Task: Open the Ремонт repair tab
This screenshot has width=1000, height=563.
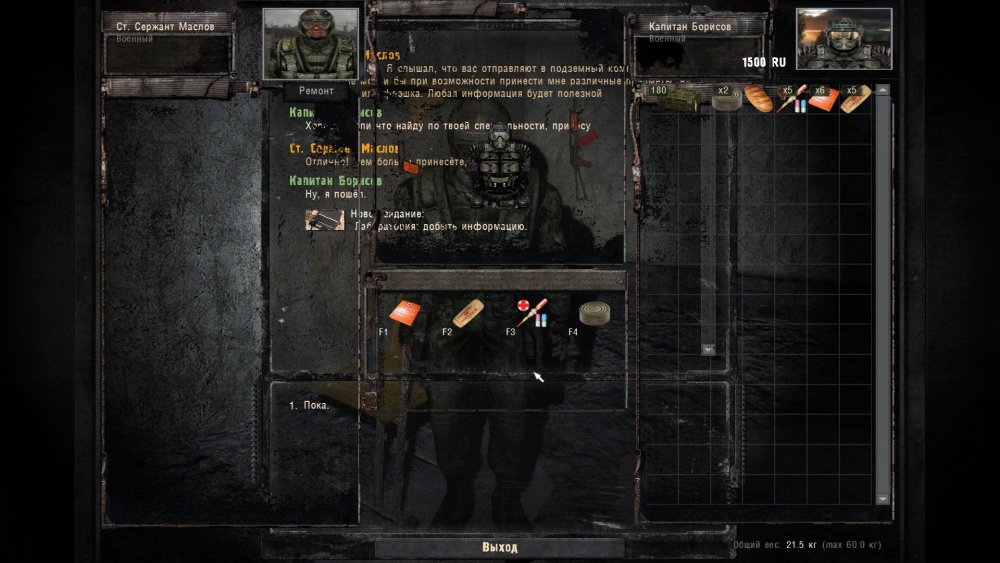Action: [315, 90]
